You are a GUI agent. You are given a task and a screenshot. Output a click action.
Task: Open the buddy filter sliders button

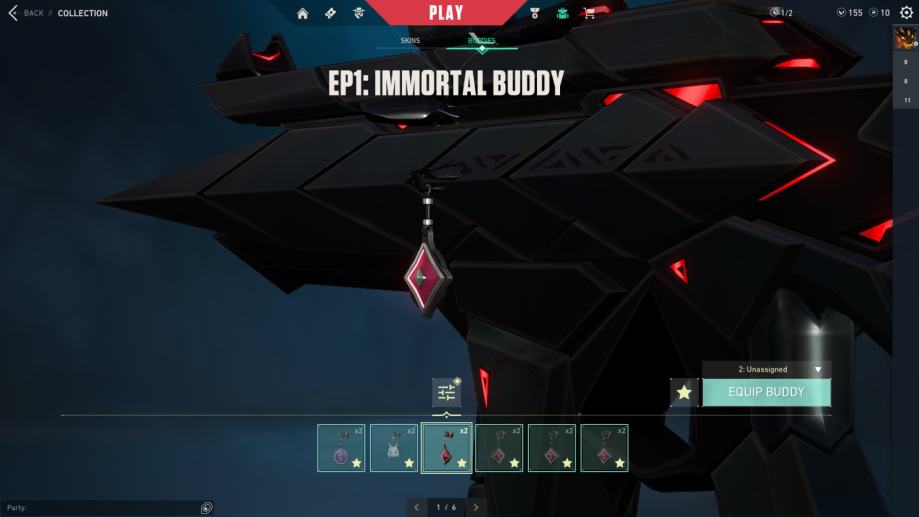point(446,392)
